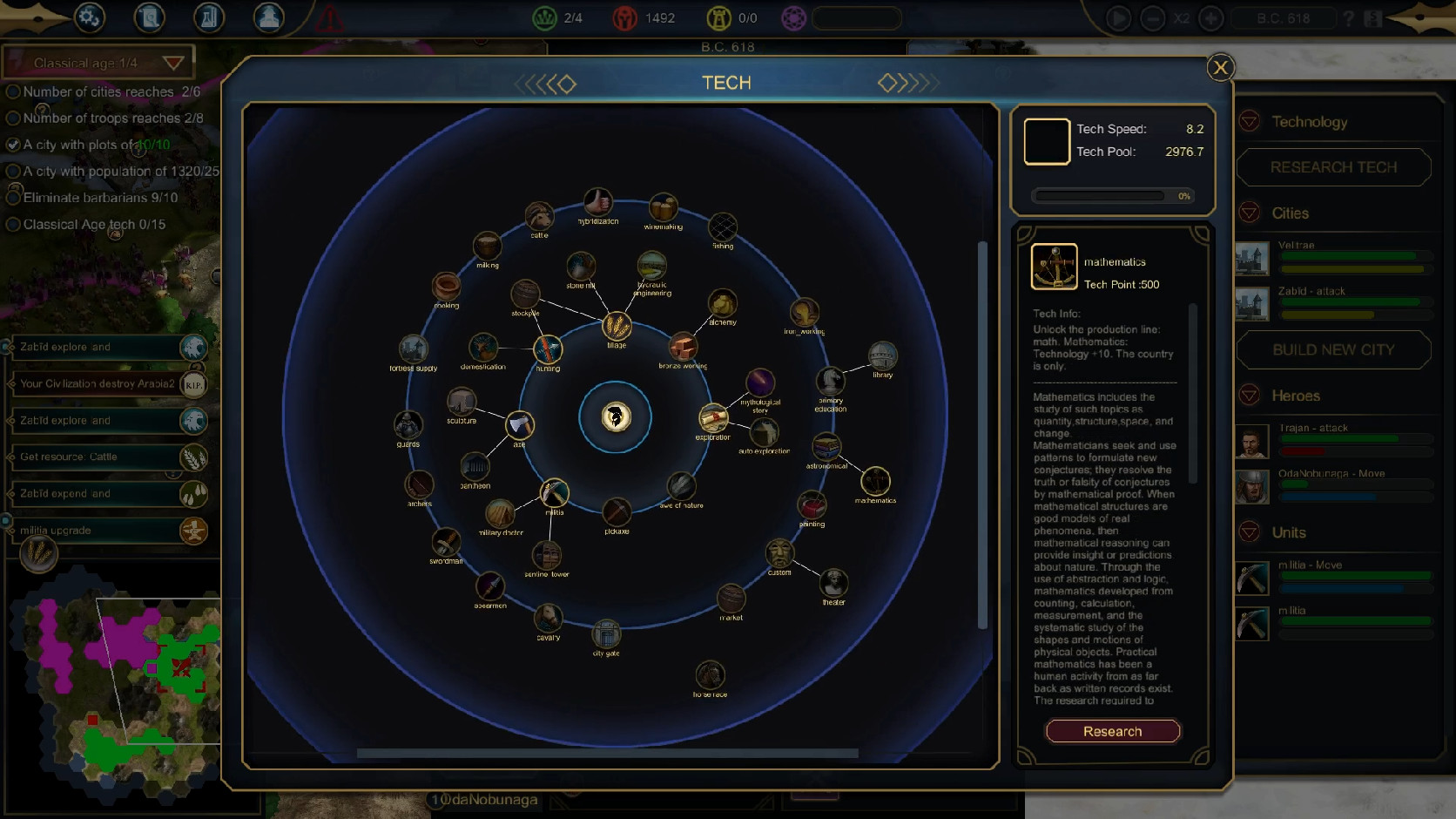Screen dimensions: 1456x819
Task: Switch tech pages with the right arrows
Action: point(909,83)
